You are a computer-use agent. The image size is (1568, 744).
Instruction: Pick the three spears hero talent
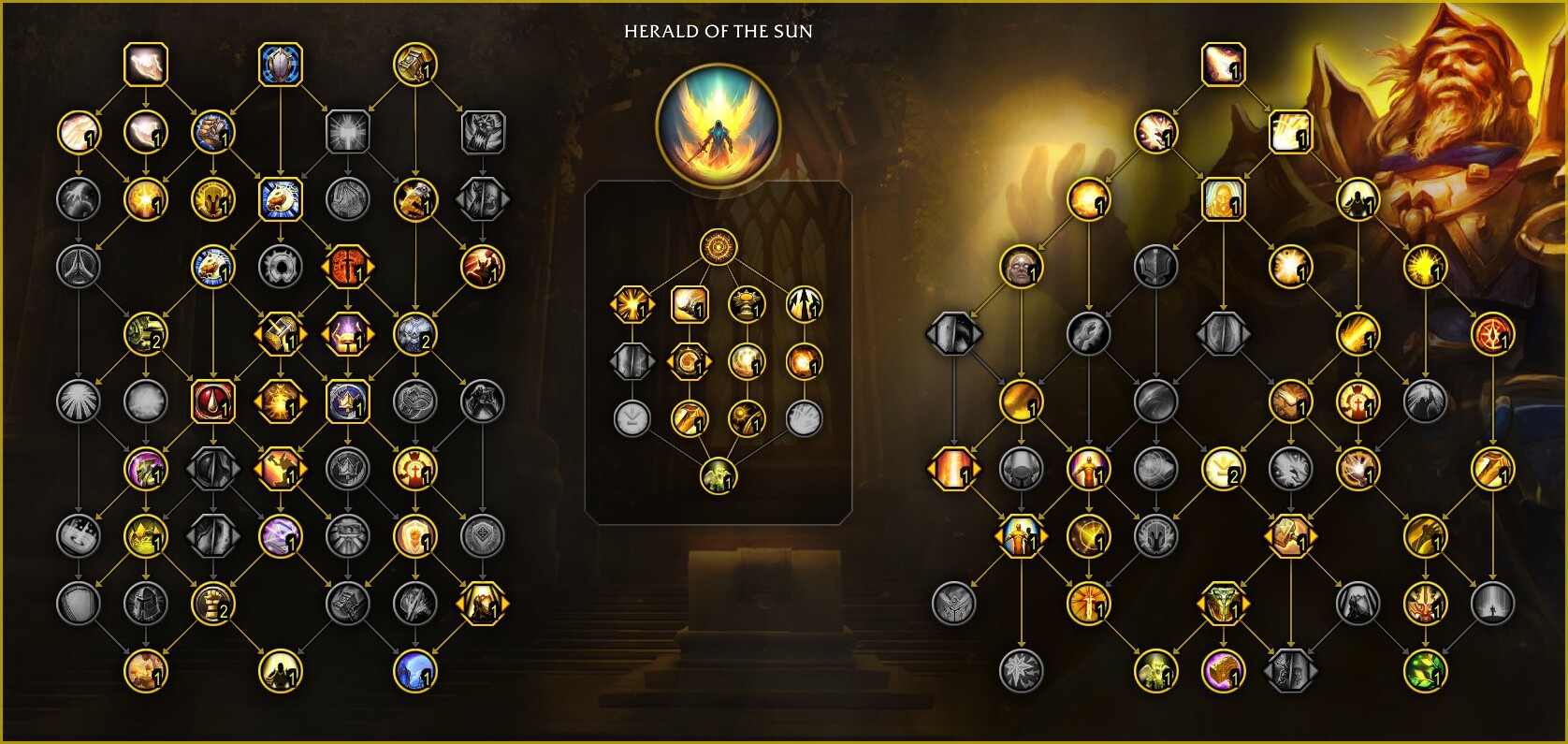click(804, 304)
